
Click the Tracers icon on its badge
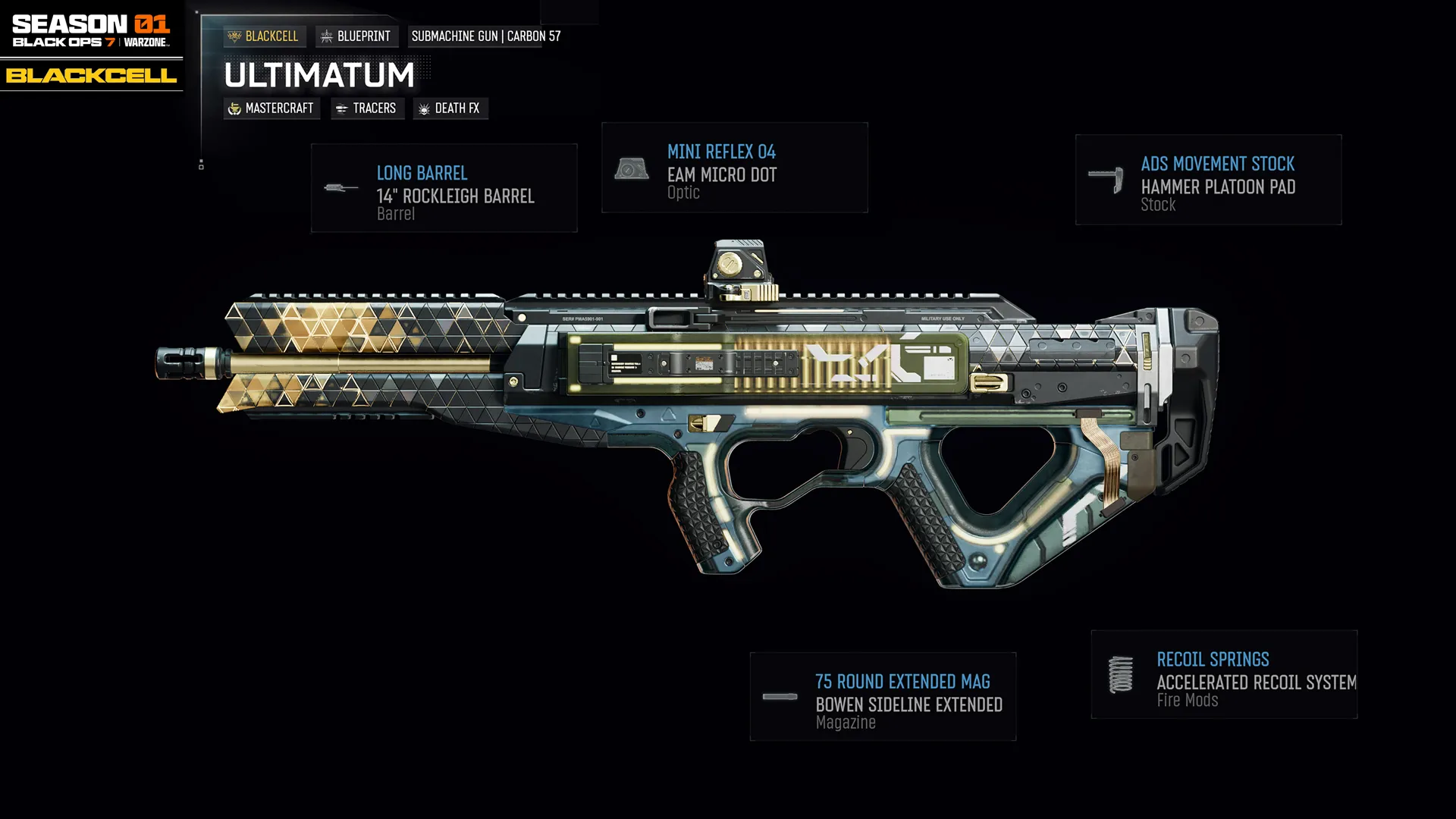coord(340,108)
